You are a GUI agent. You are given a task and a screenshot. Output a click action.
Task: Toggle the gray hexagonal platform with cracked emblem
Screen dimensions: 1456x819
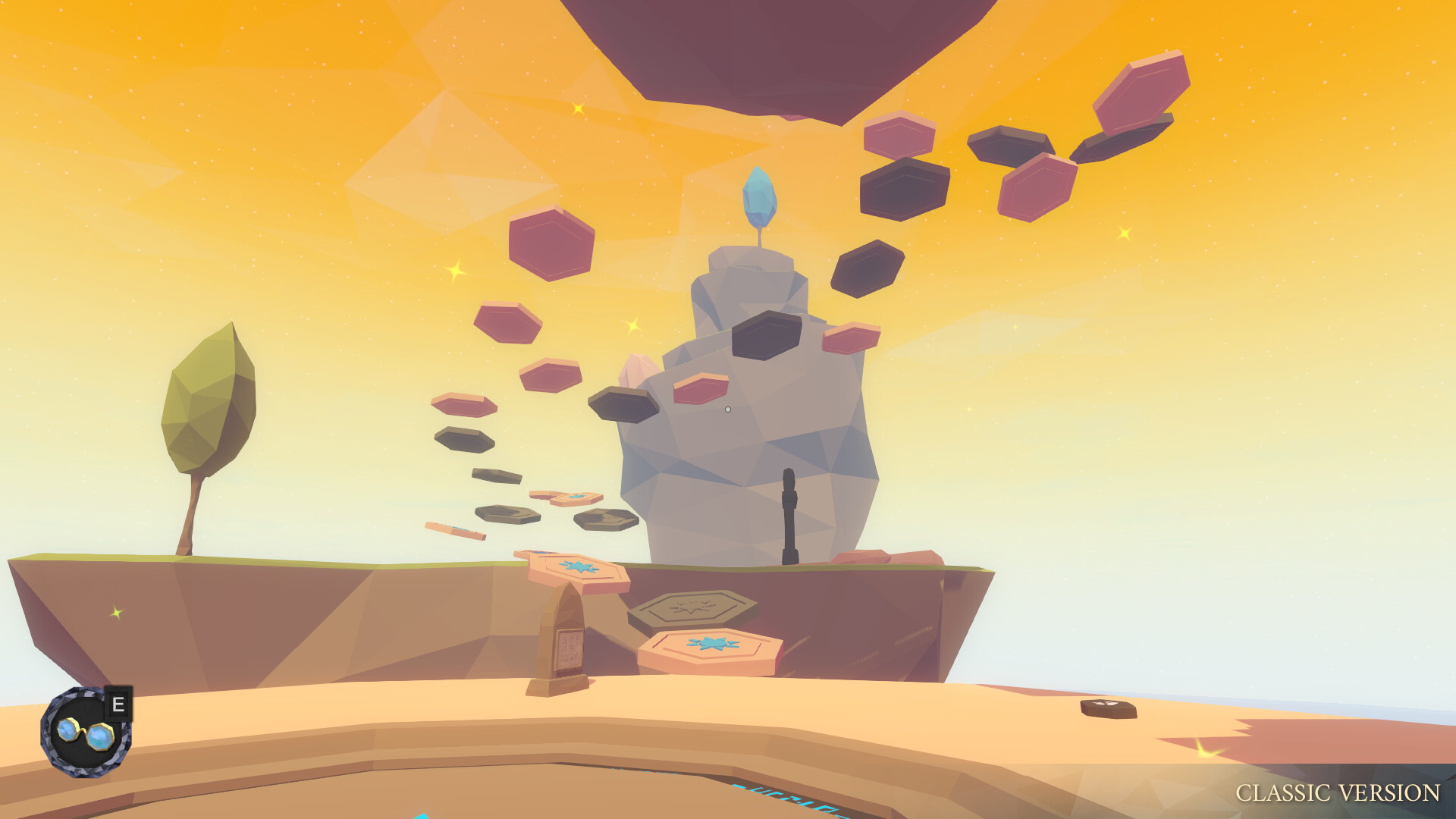coord(694,608)
